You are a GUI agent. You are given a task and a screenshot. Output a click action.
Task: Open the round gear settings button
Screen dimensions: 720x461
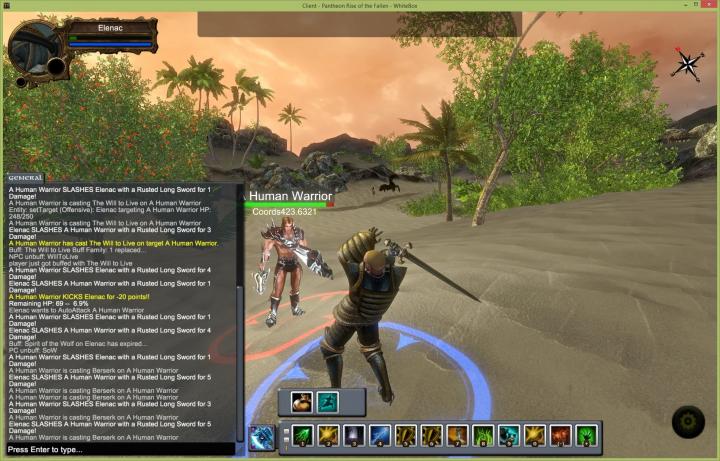[x=688, y=422]
